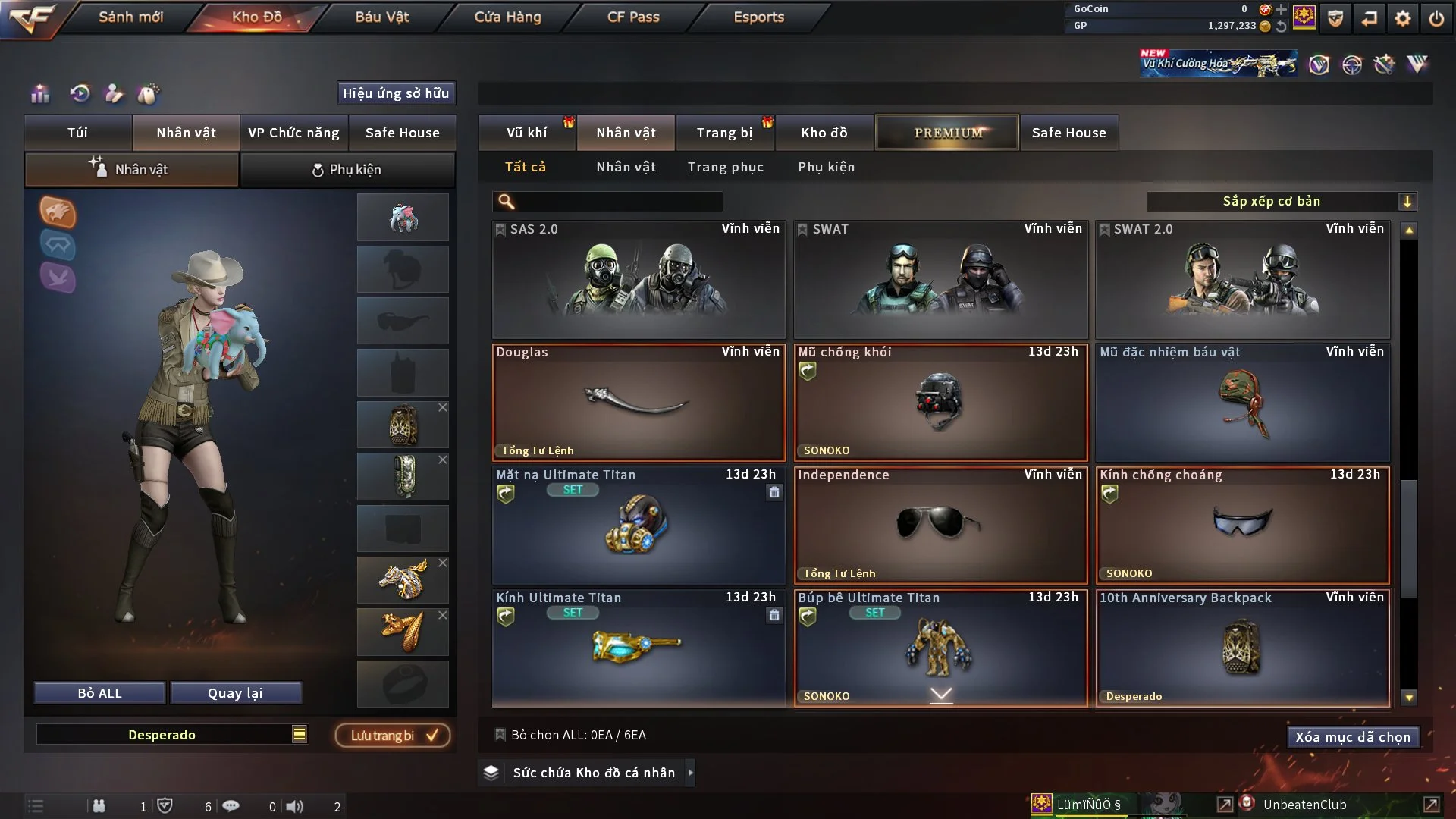Show the Phụ kiện filter category

click(826, 167)
